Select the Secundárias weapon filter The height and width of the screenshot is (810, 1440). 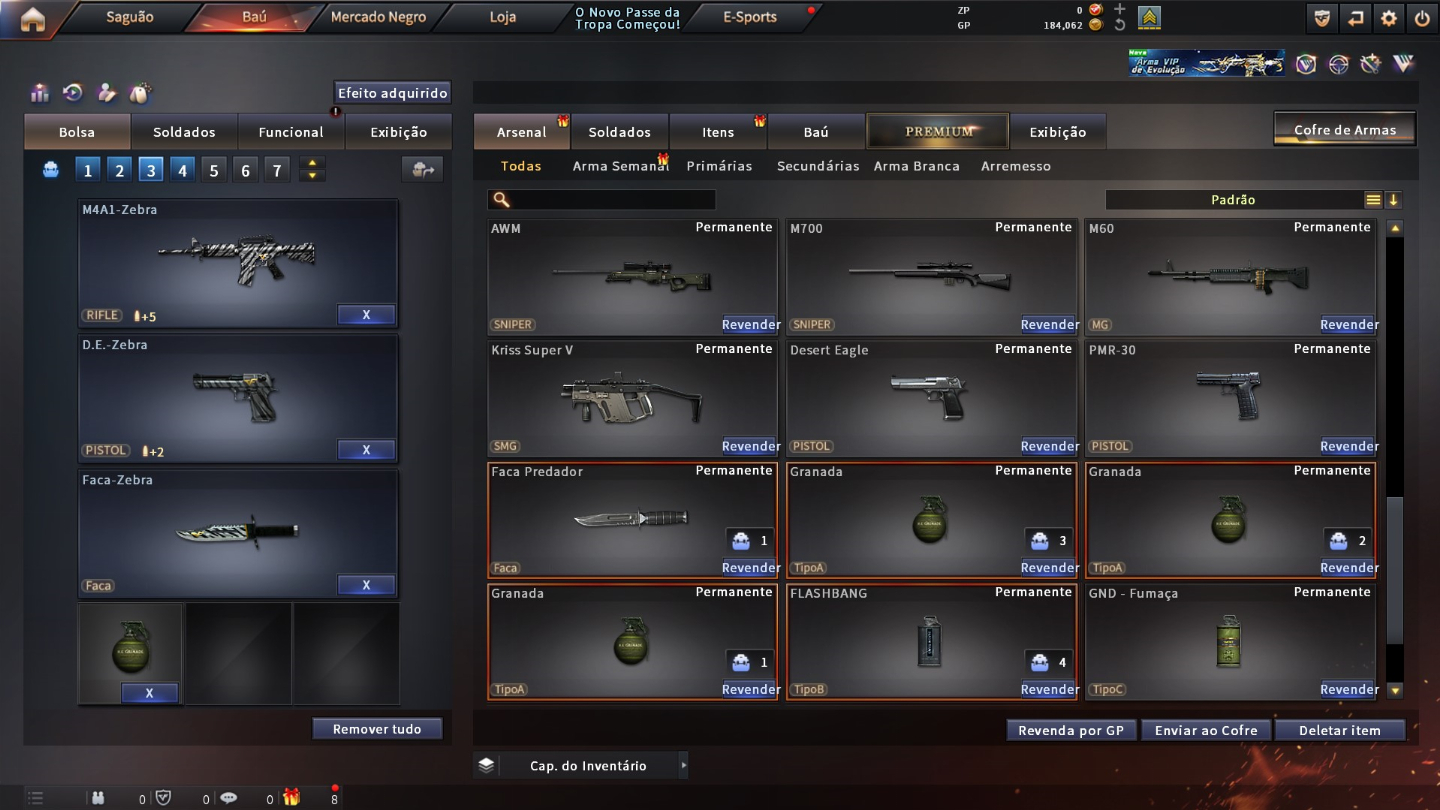click(818, 166)
